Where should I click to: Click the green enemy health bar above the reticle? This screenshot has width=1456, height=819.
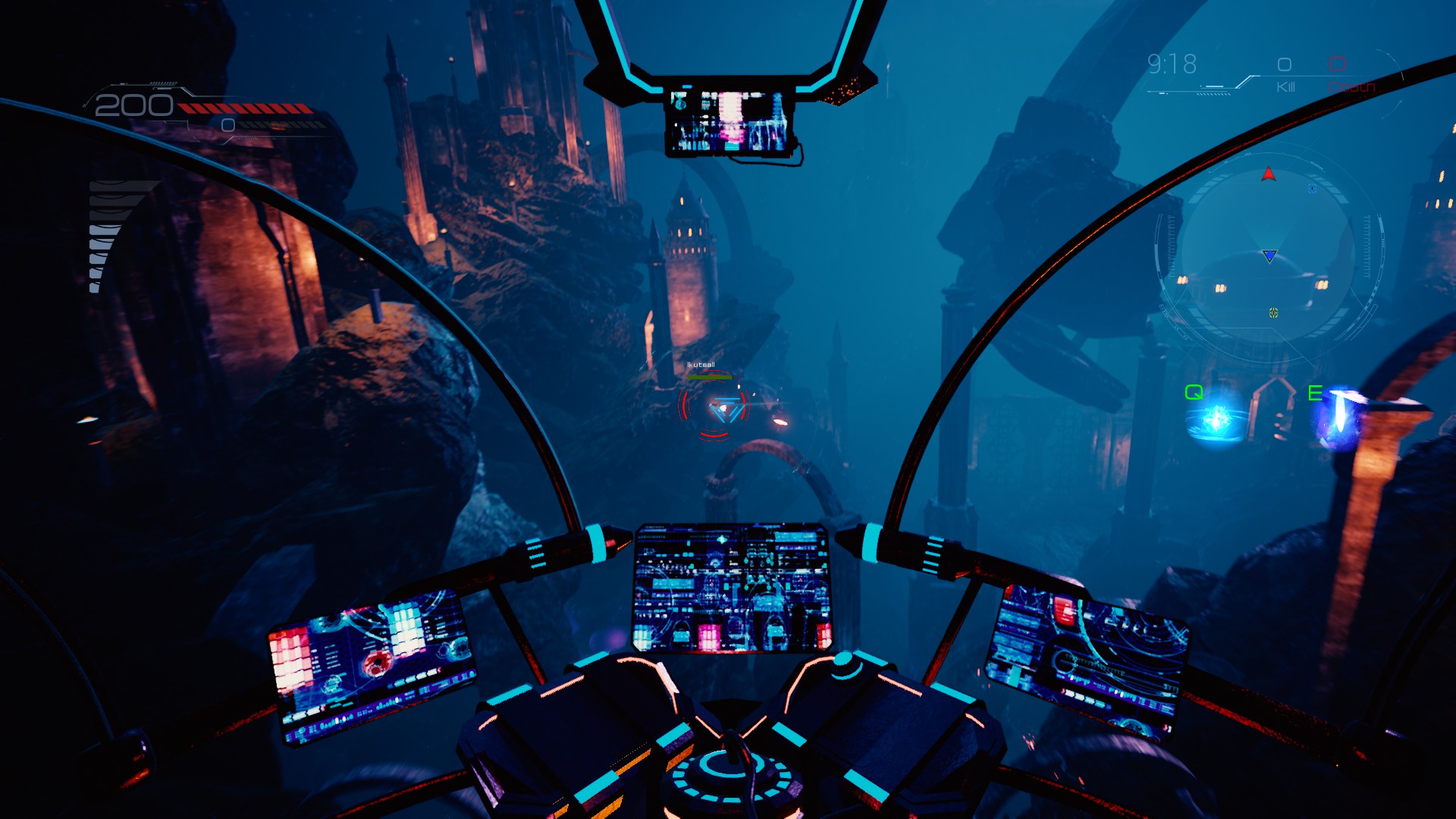tap(709, 377)
